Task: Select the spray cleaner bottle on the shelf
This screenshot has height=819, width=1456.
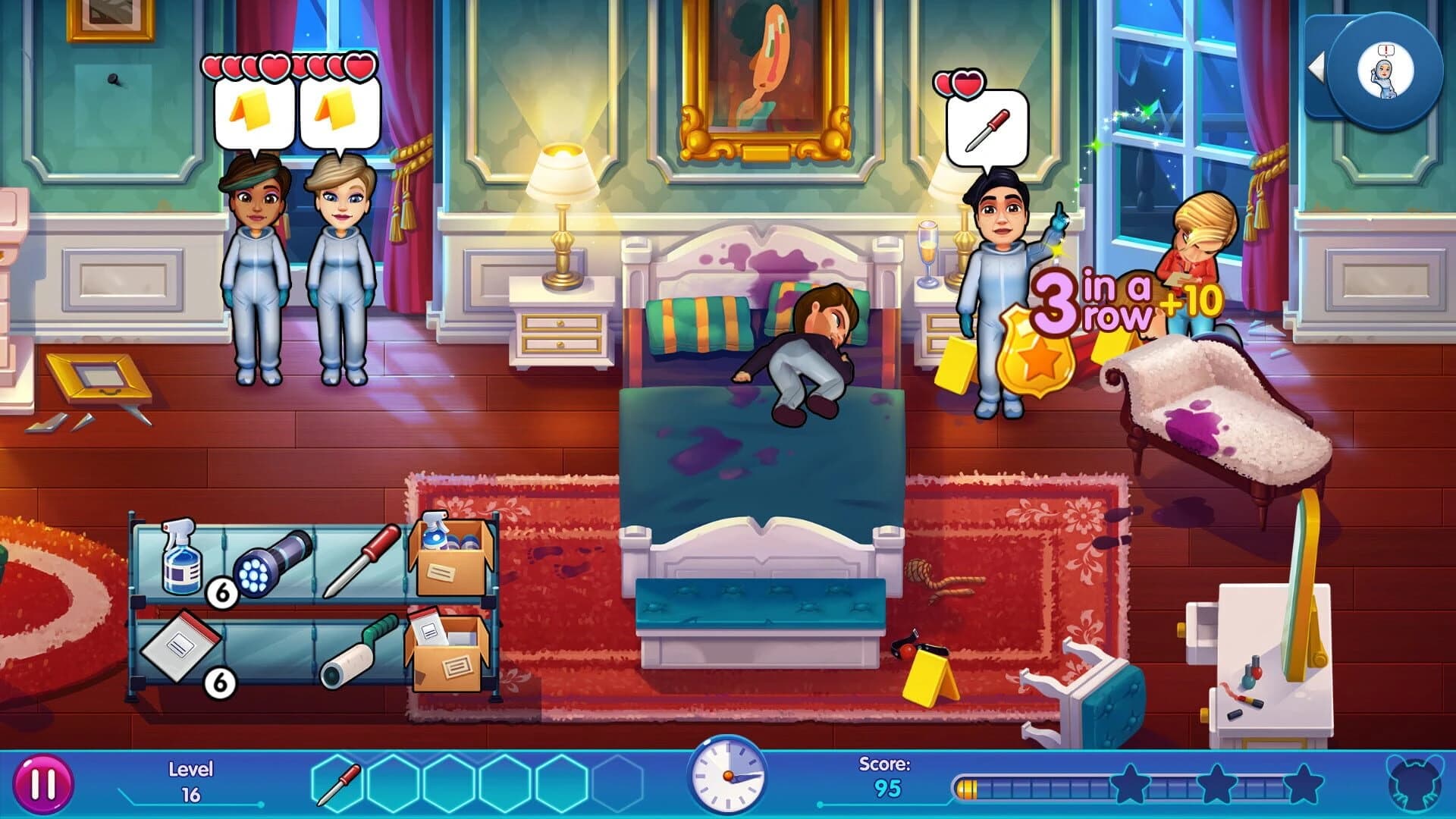Action: click(180, 560)
